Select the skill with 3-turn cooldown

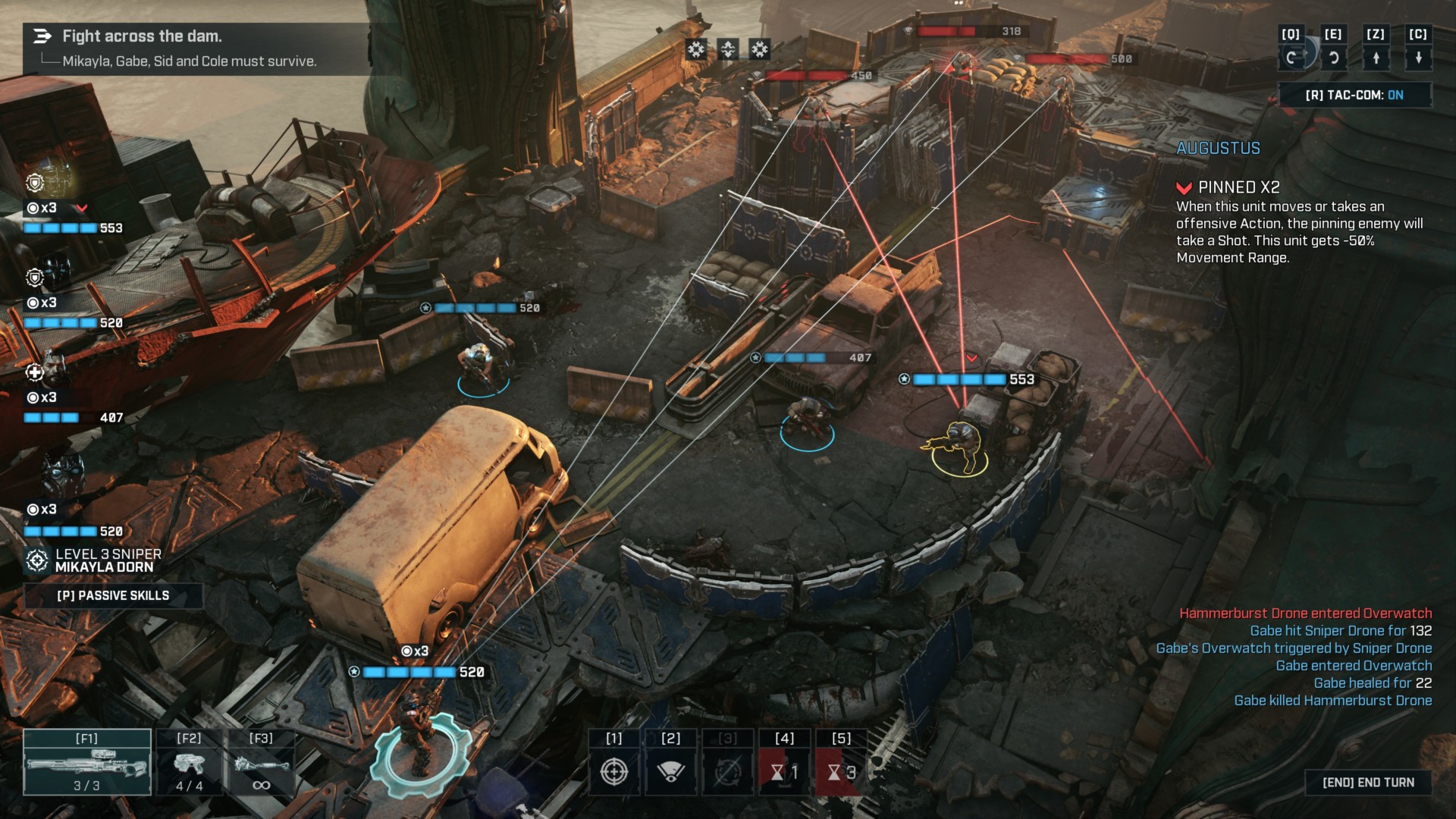(x=841, y=771)
